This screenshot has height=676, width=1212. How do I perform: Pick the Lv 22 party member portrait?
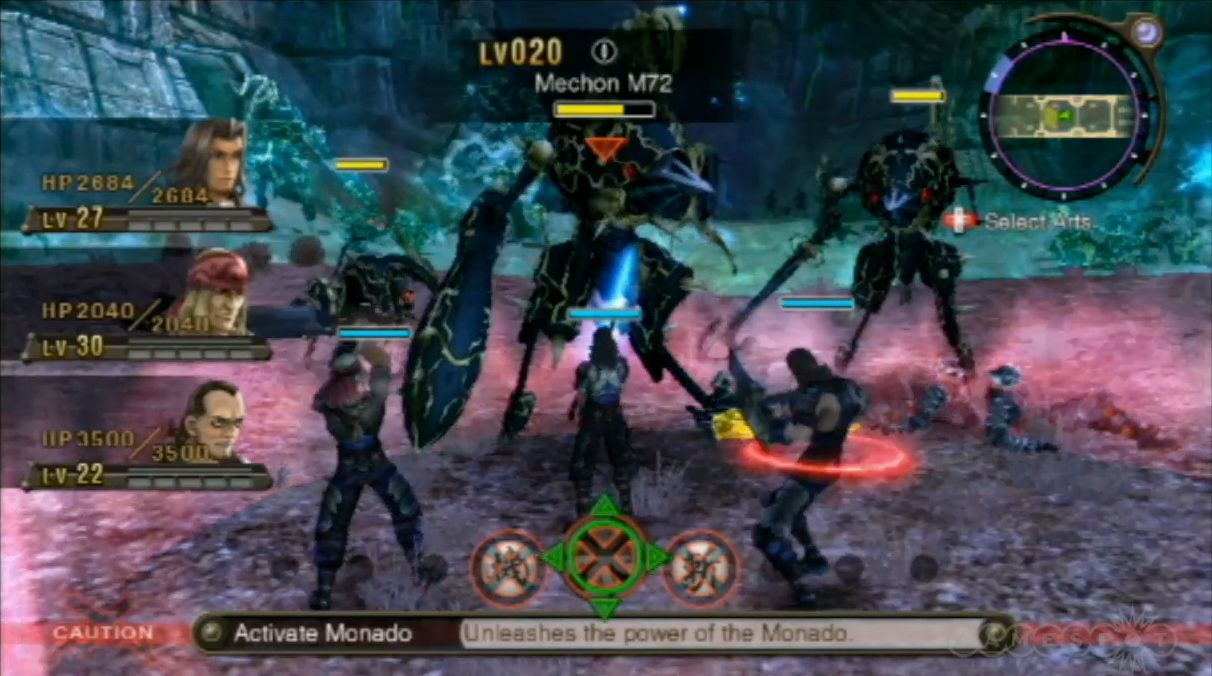tap(213, 421)
